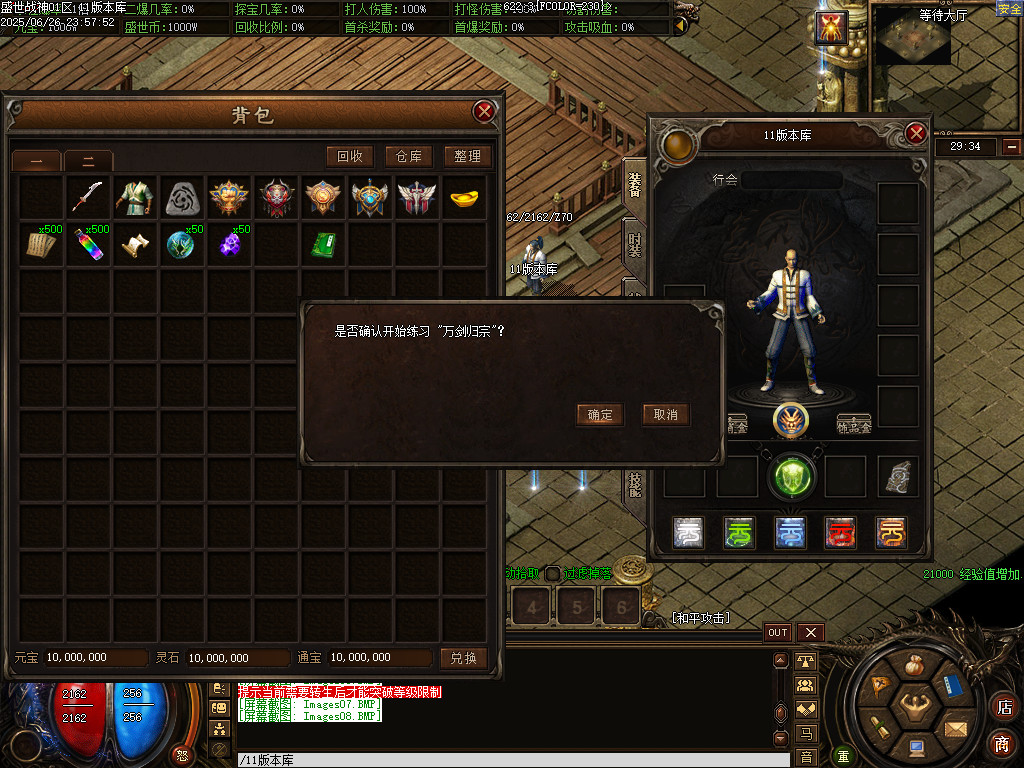Open the 回收 recycle function

[350, 156]
